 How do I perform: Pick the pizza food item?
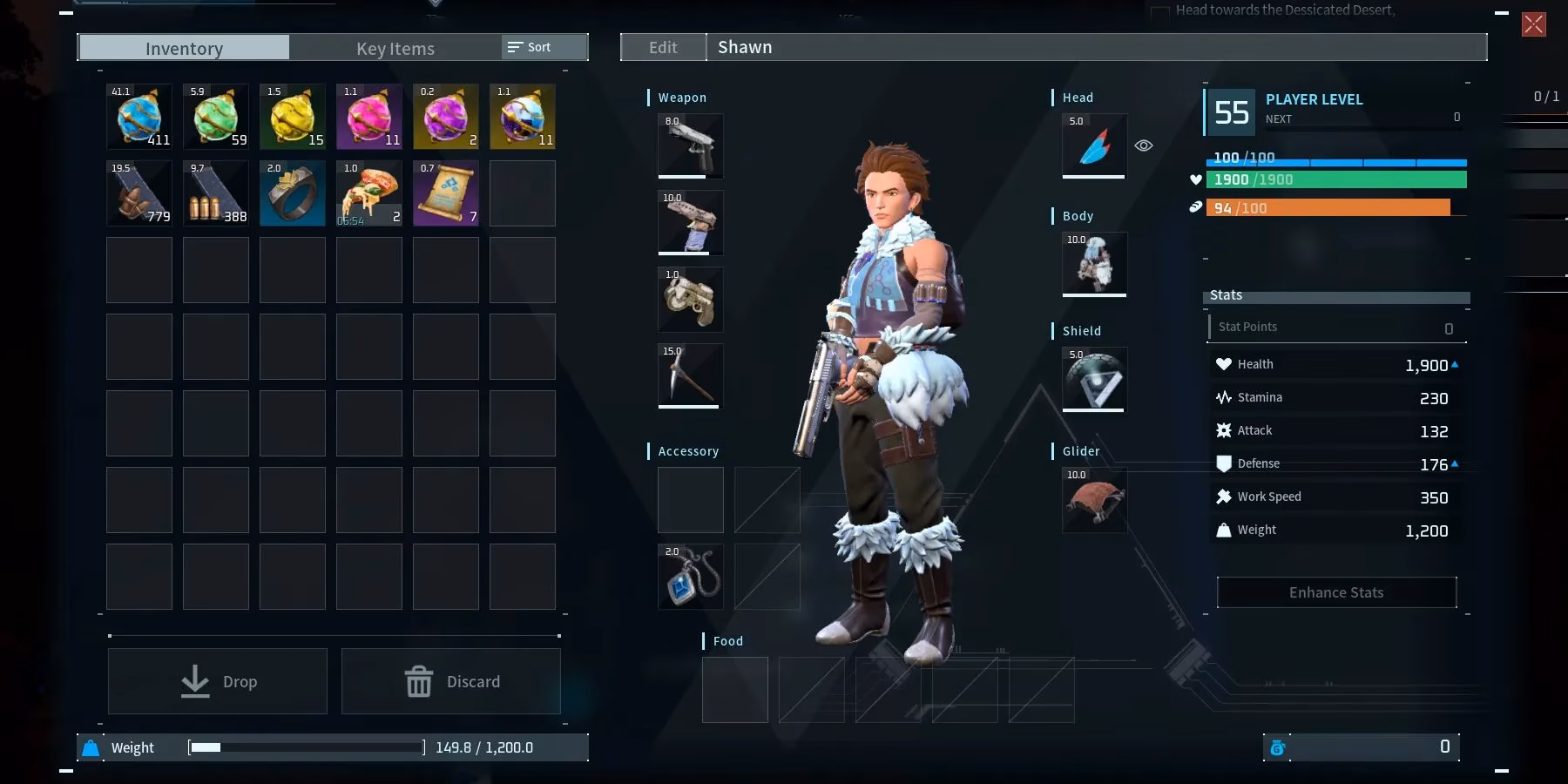pyautogui.click(x=369, y=193)
